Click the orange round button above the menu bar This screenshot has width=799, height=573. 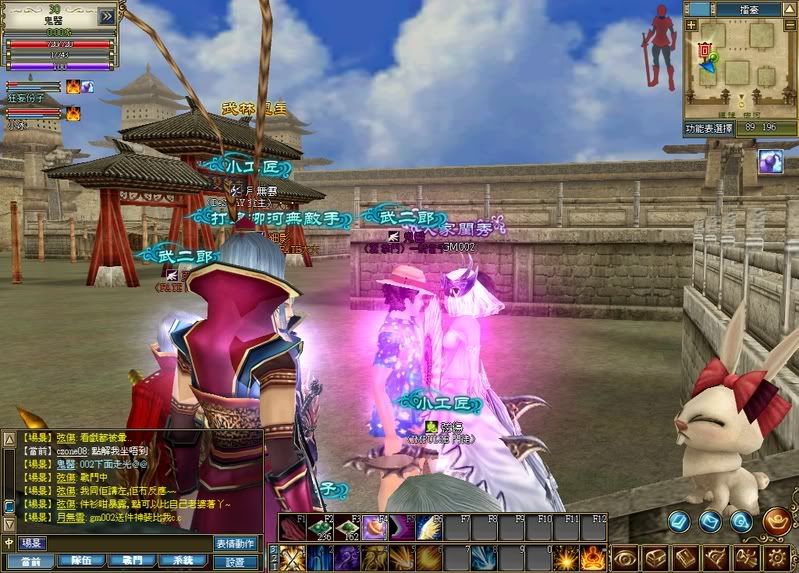[x=777, y=520]
